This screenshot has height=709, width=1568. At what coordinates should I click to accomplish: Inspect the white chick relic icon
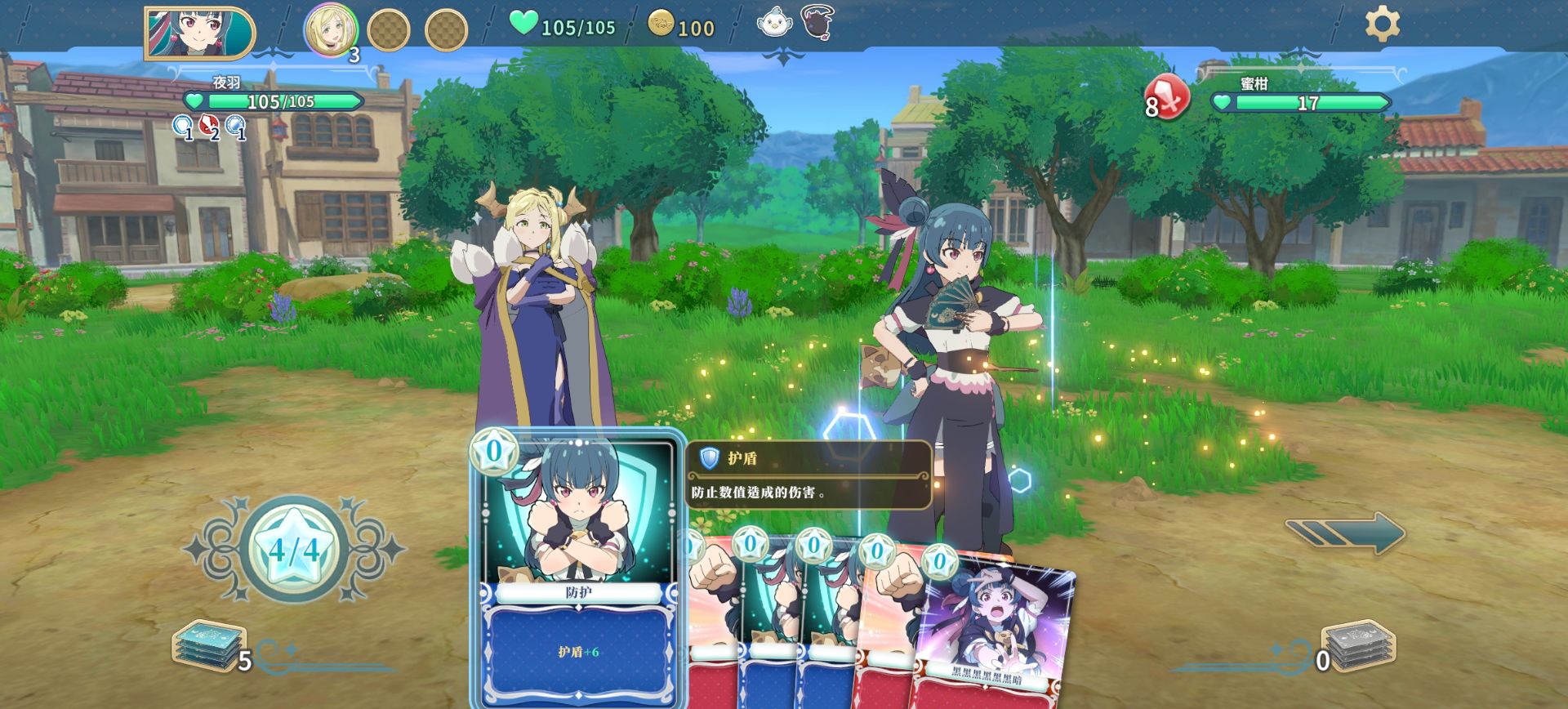click(773, 22)
